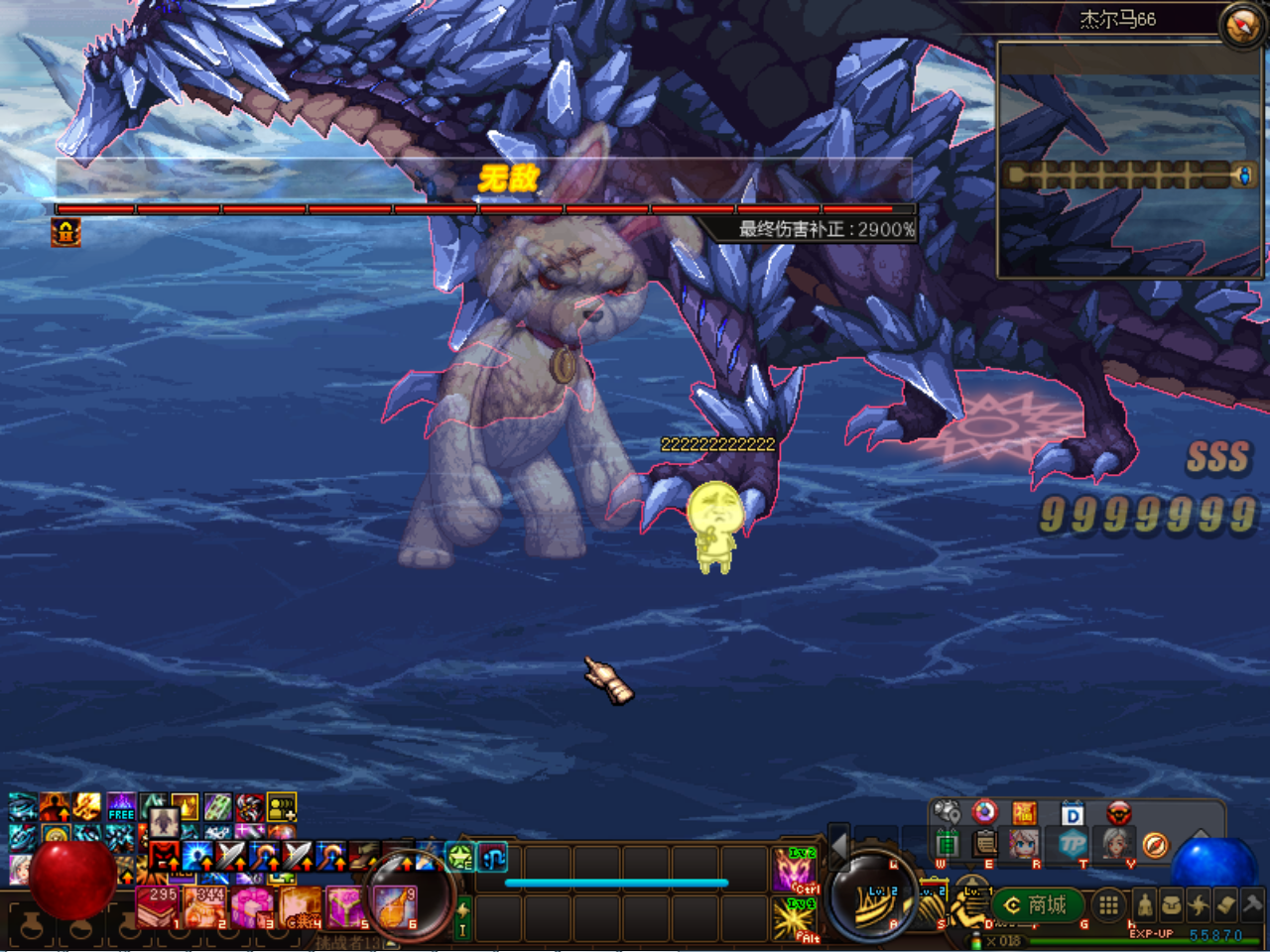Open the colorful season wheel icon
The height and width of the screenshot is (952, 1270).
(x=984, y=812)
